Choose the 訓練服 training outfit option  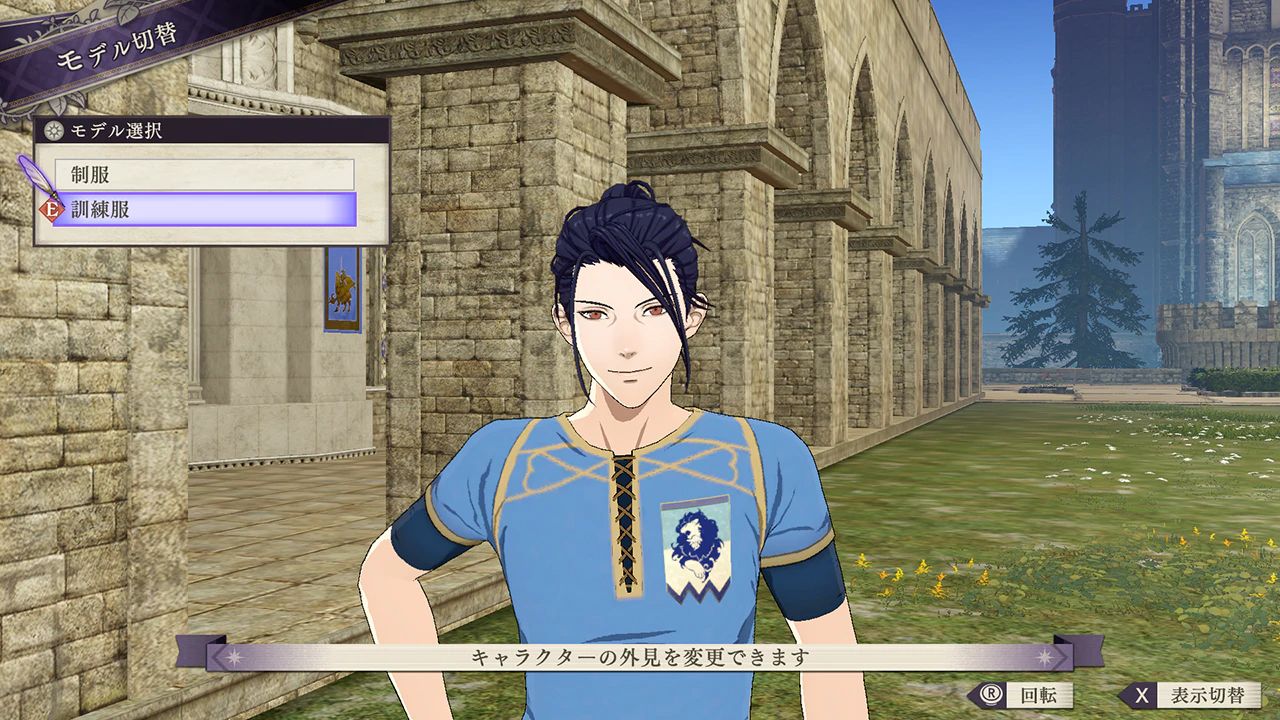(204, 210)
